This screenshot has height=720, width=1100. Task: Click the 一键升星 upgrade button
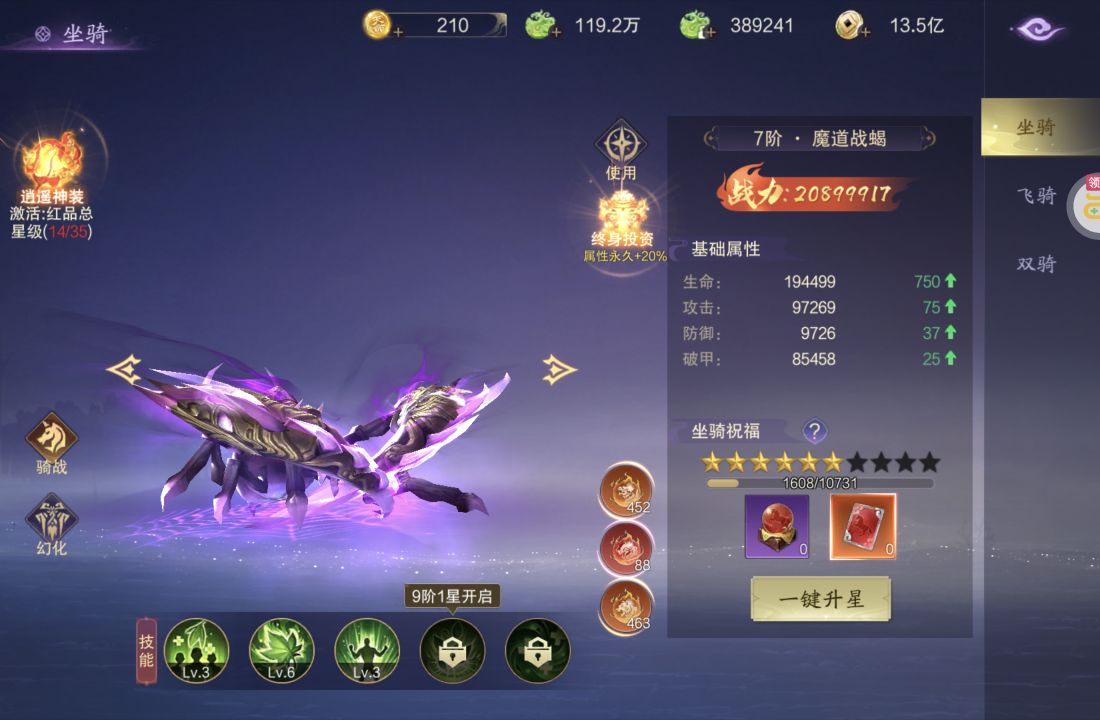820,599
